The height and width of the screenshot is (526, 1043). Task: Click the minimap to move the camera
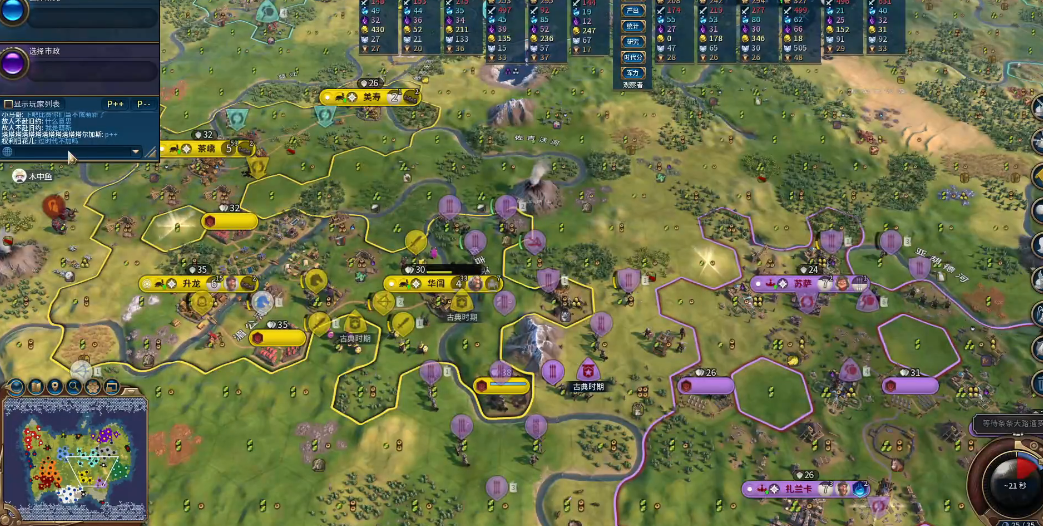point(75,455)
